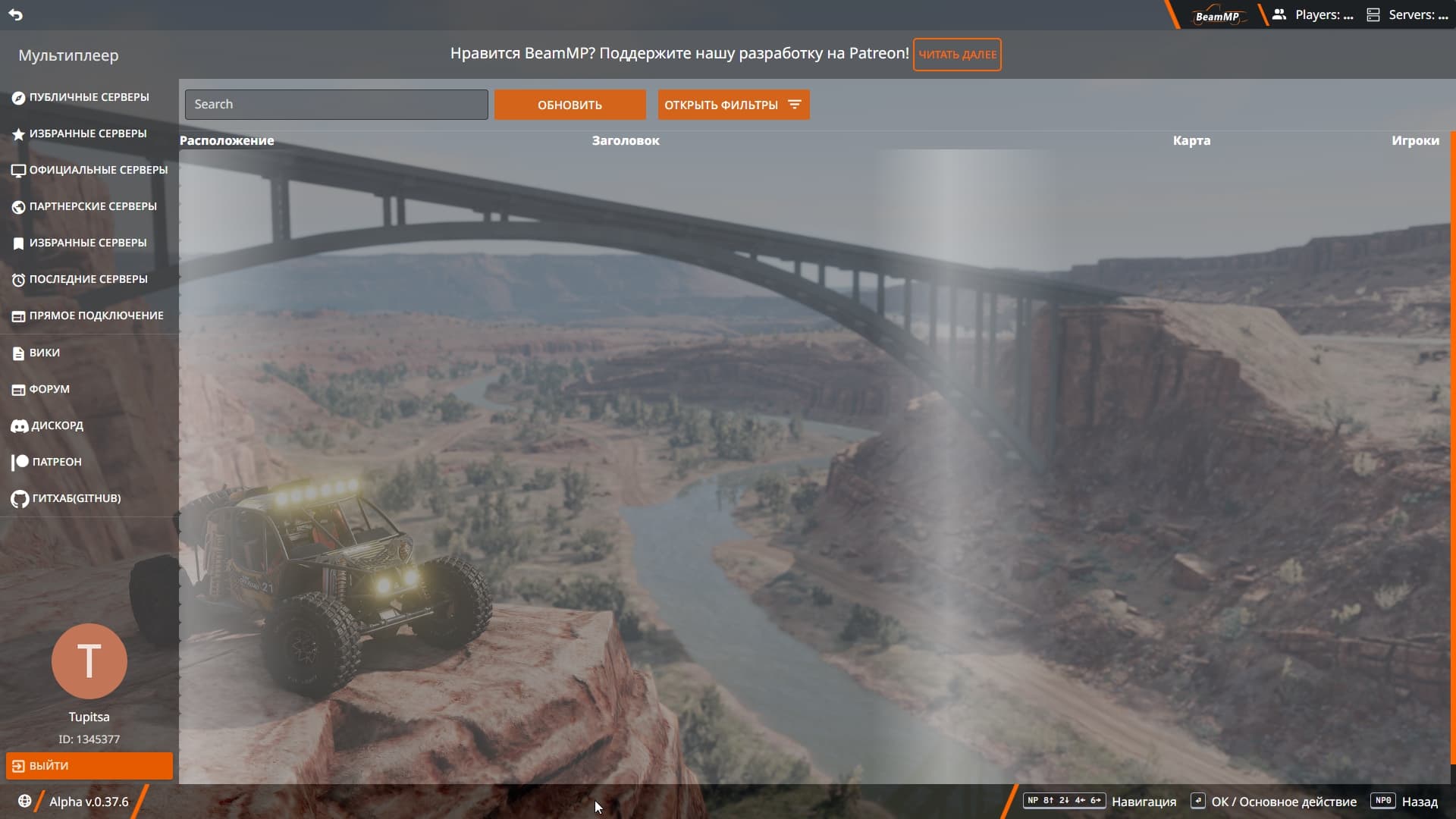This screenshot has height=819, width=1456.
Task: Sort servers by Игроки column header
Action: point(1415,140)
